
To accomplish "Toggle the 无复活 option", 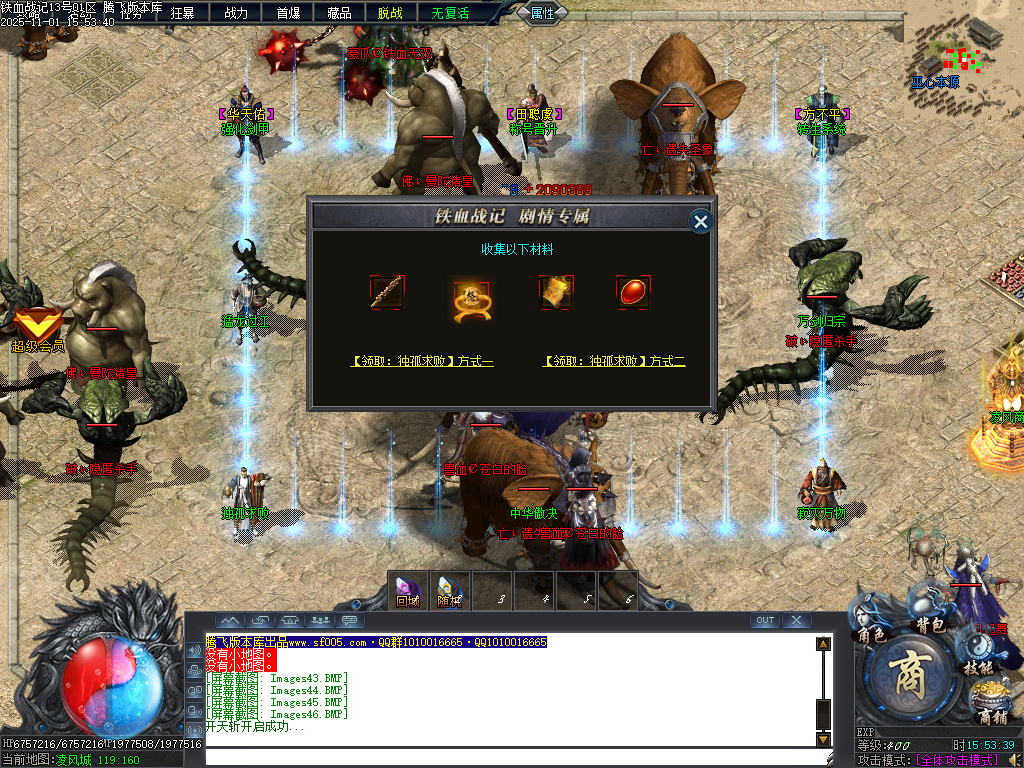I will [450, 13].
